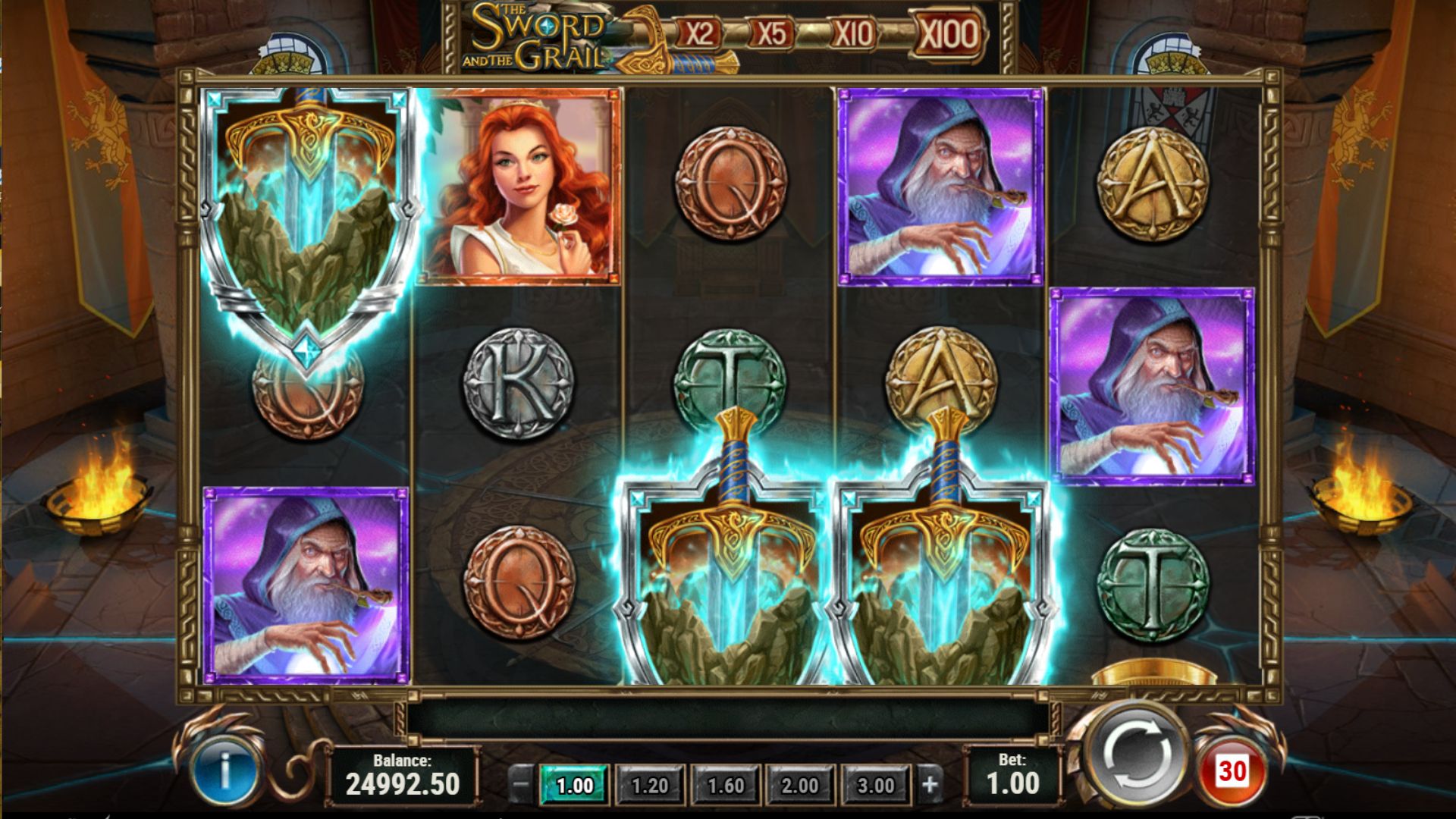Open the red 30 auto-play button
The width and height of the screenshot is (1456, 819).
[x=1232, y=772]
